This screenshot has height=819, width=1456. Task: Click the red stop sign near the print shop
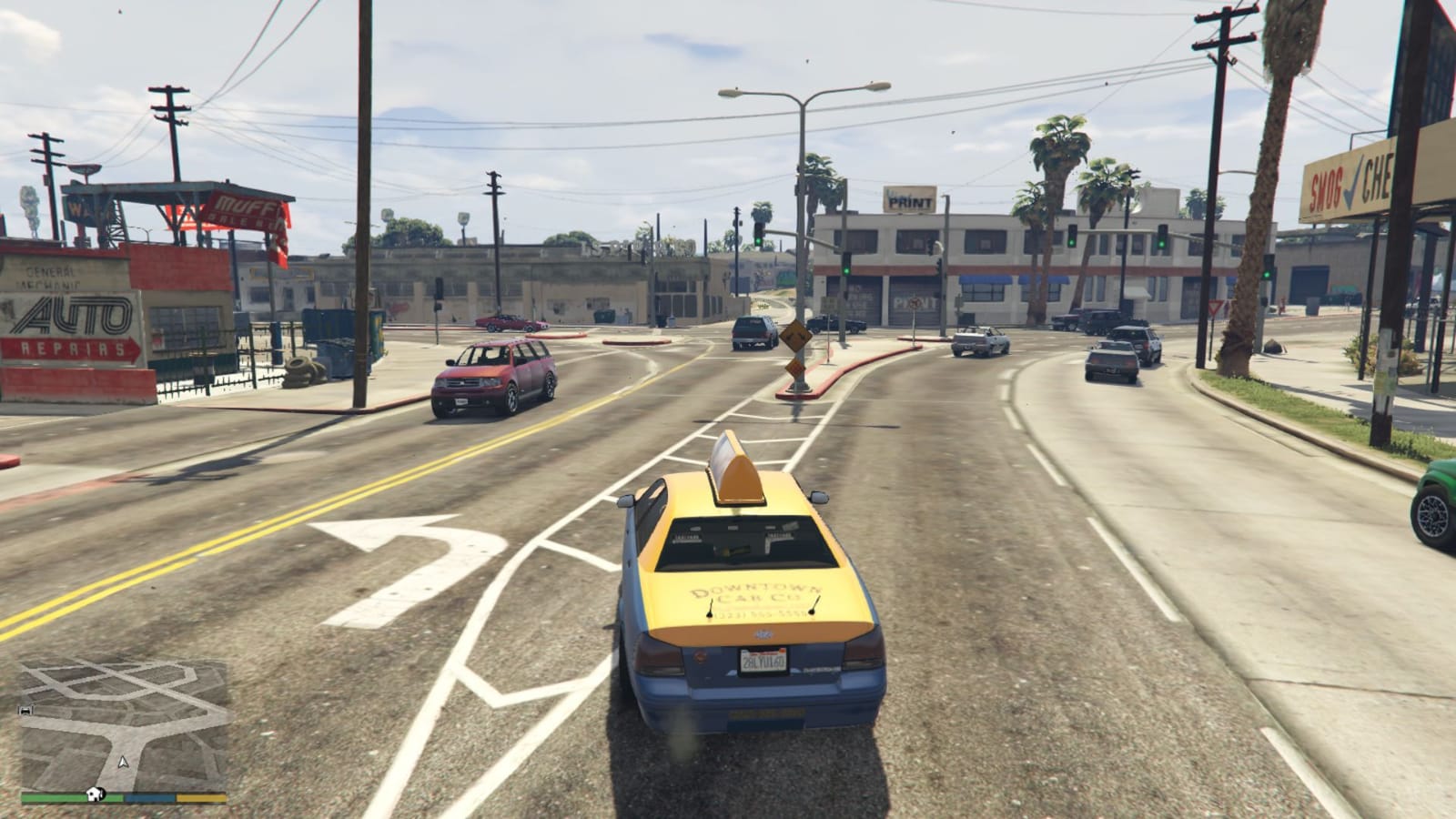[915, 302]
